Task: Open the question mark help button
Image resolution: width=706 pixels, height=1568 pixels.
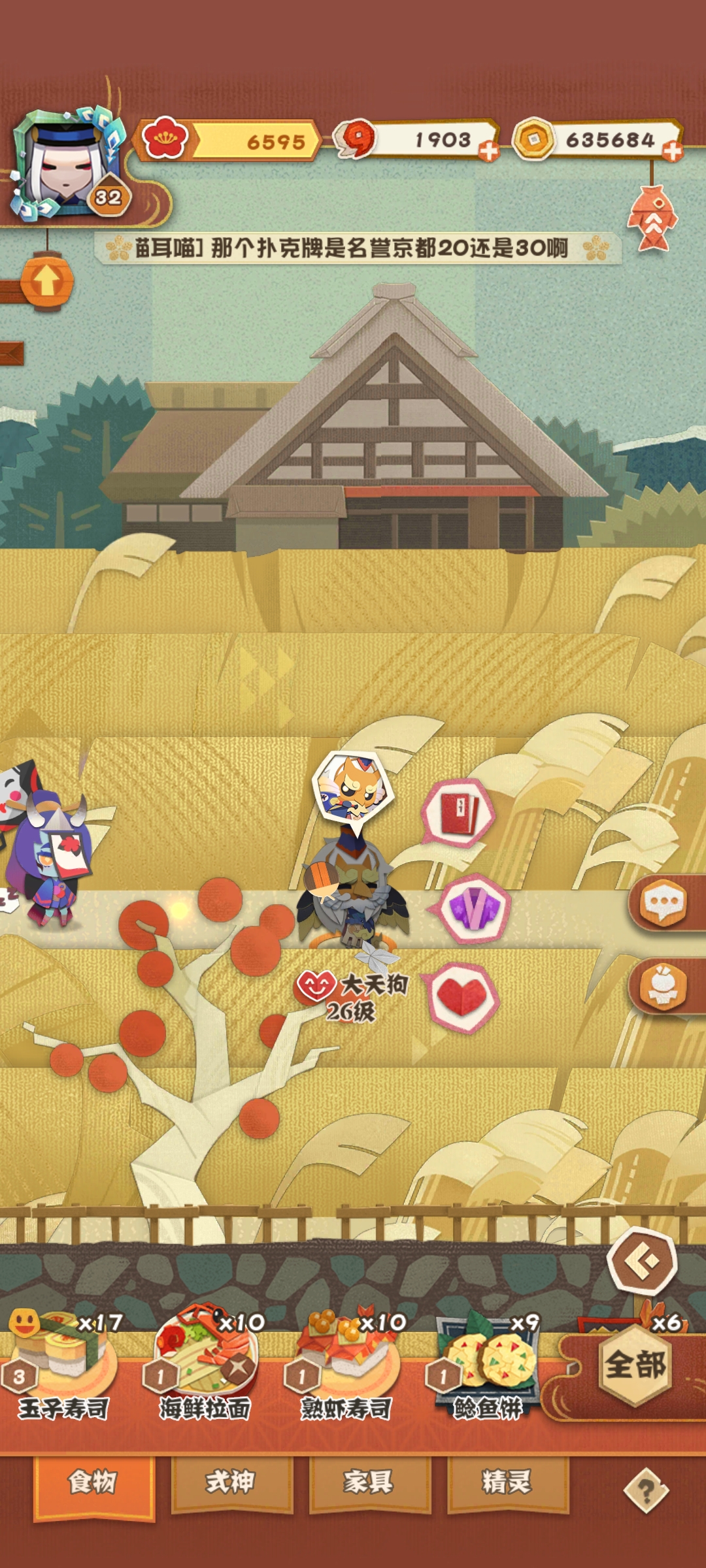Action: pyautogui.click(x=646, y=1490)
